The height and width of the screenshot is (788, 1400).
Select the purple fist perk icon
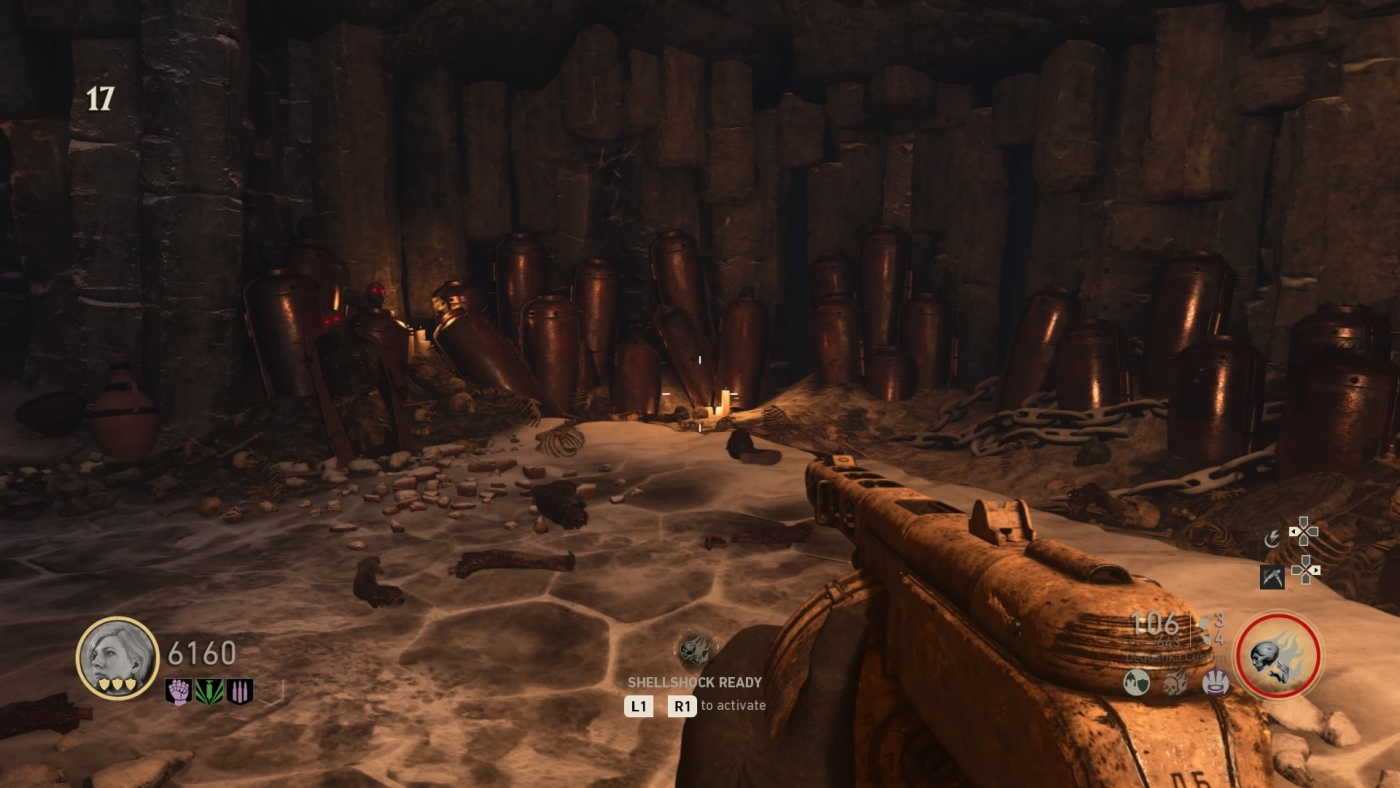[x=178, y=691]
